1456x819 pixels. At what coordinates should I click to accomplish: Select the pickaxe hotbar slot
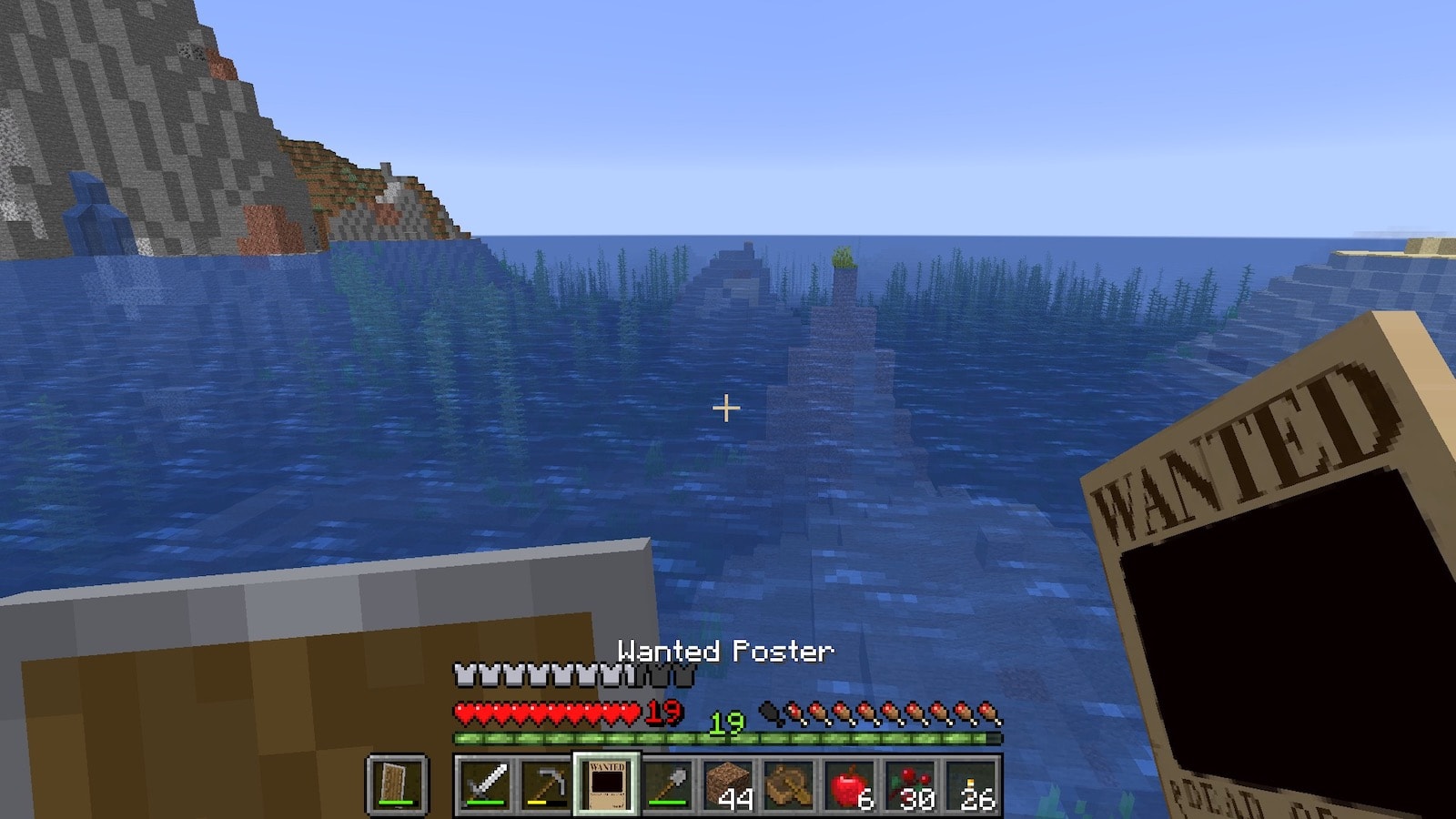[546, 784]
